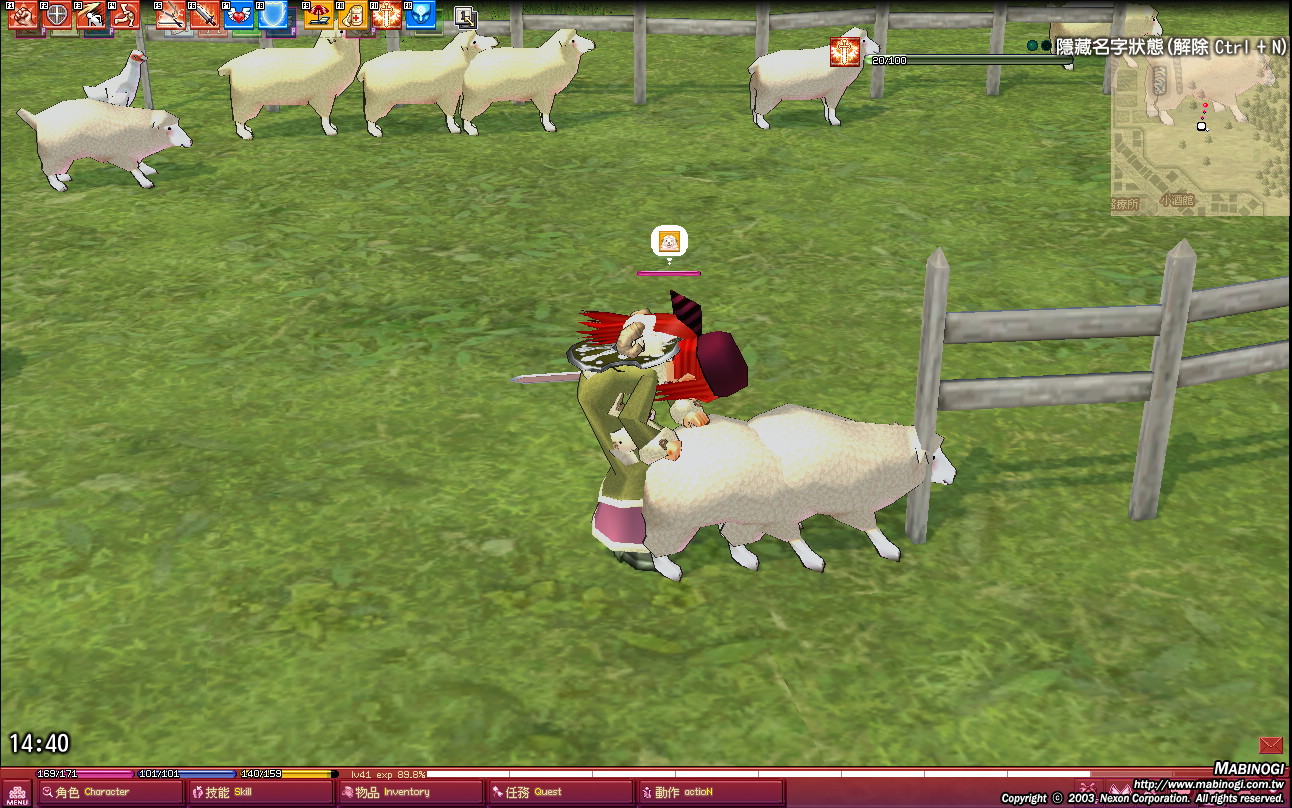Open the red mail envelope icon

(1270, 745)
